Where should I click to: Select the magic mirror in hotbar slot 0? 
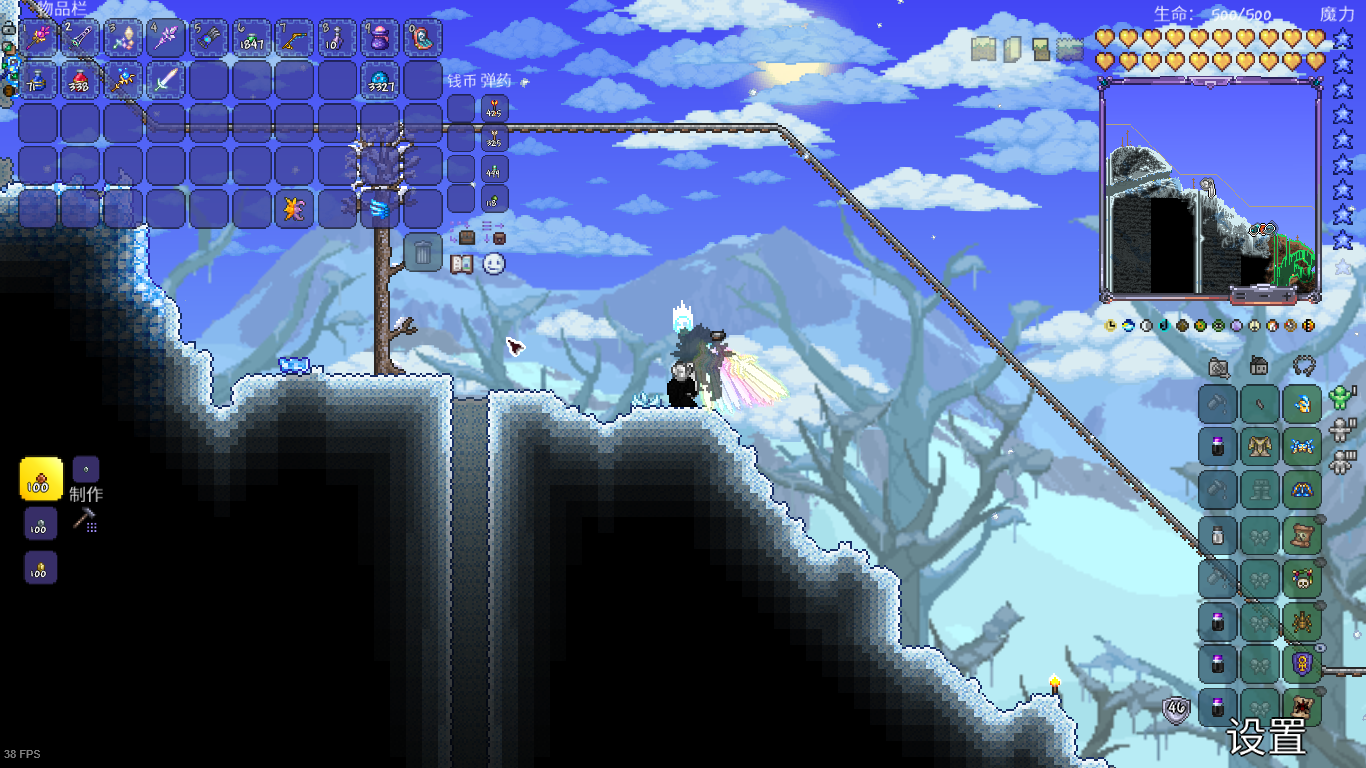(x=423, y=38)
